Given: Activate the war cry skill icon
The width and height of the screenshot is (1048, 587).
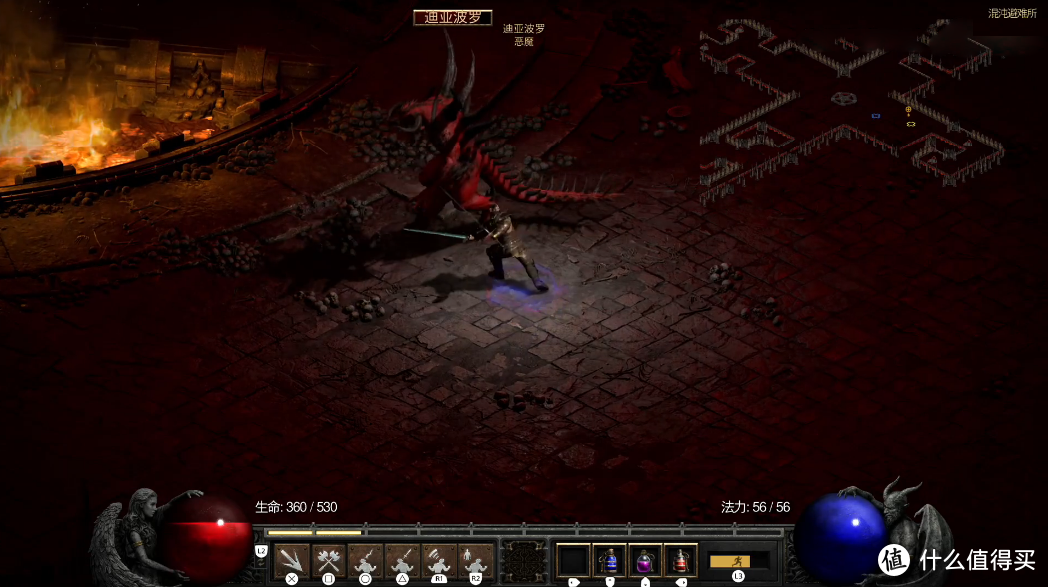Looking at the screenshot, I should 438,561.
